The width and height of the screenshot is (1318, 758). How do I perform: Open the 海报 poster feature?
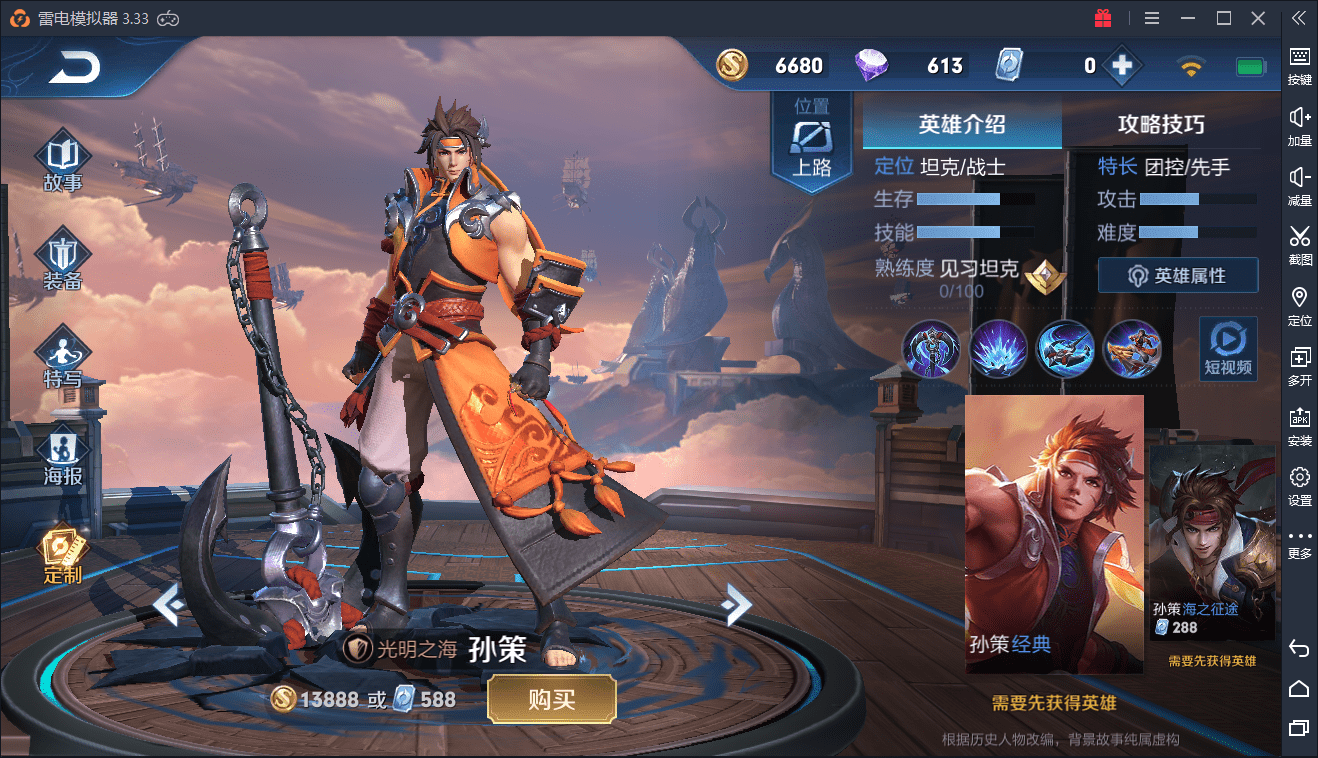62,456
